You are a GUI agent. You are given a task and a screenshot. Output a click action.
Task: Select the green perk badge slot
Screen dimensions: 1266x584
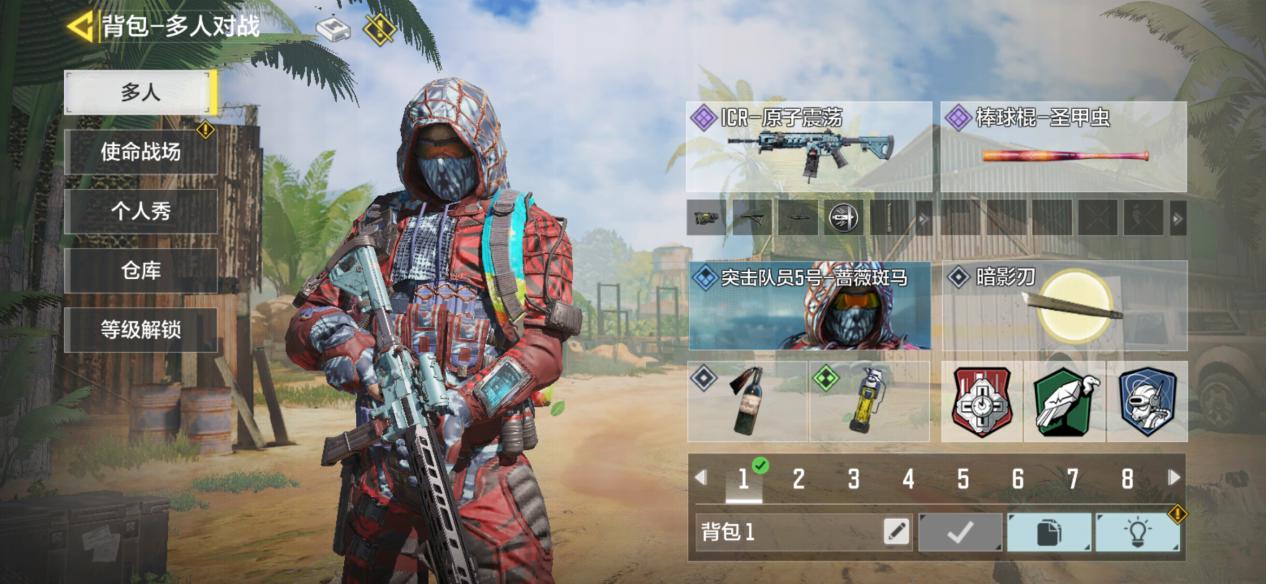1064,401
